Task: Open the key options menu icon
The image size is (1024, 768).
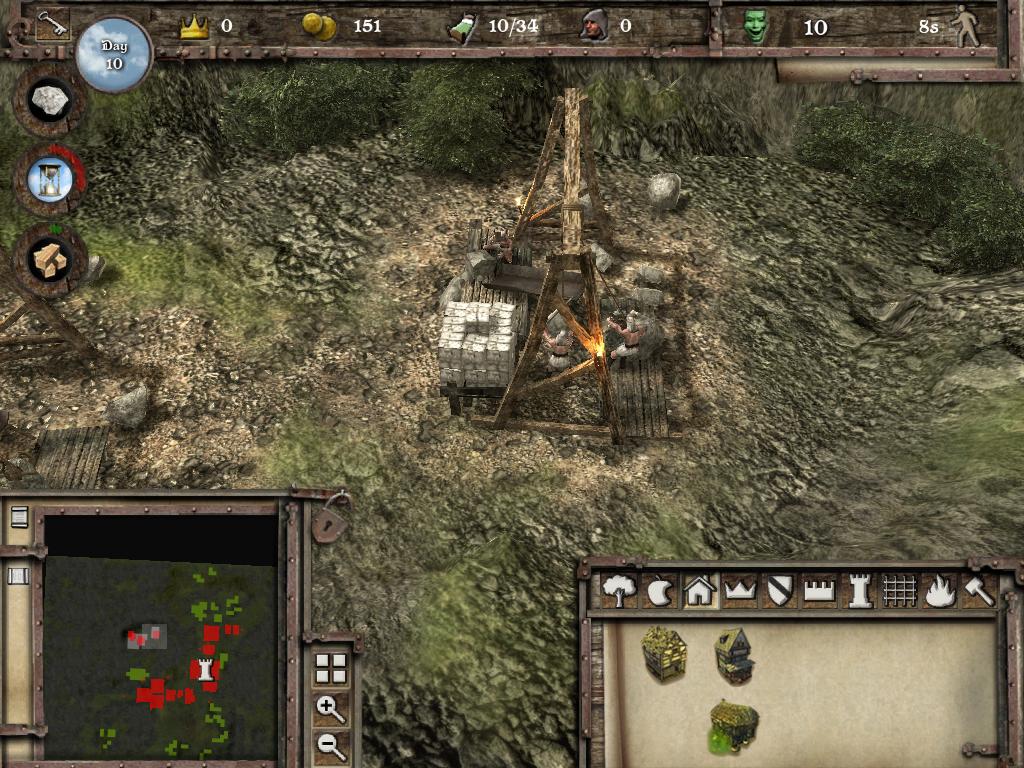Action: pos(51,24)
